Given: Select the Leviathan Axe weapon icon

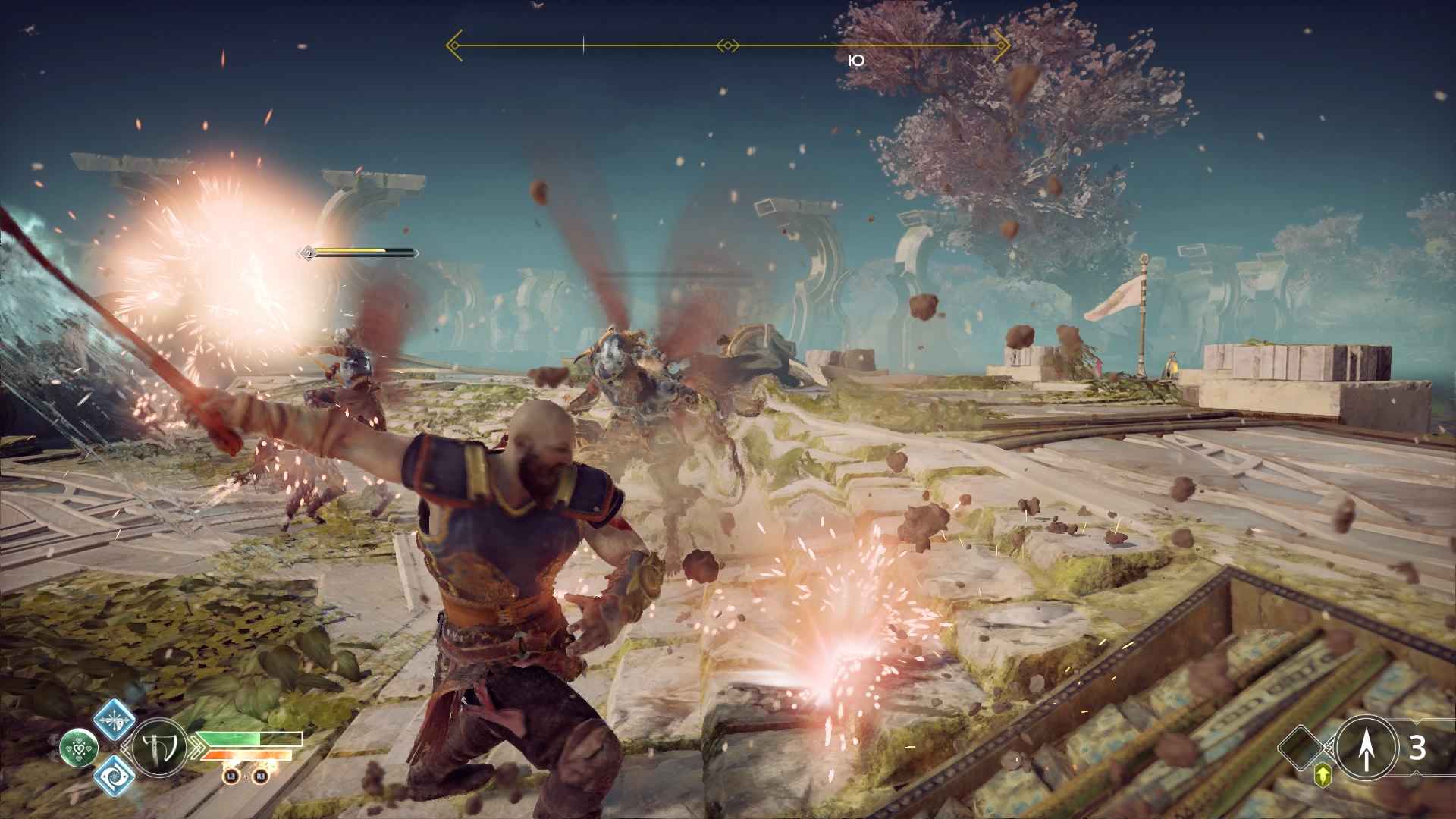Looking at the screenshot, I should (x=159, y=747).
